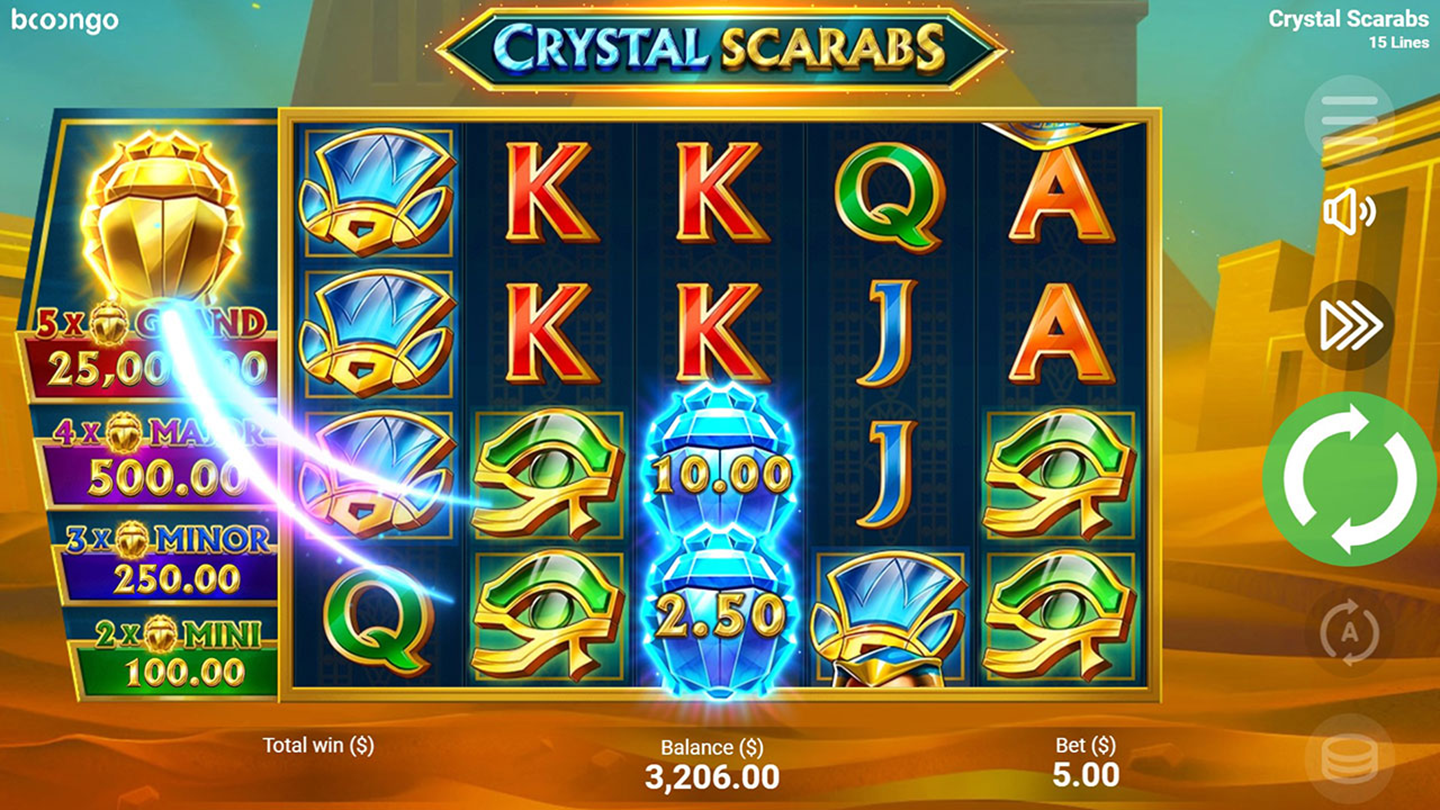Spin the reels with the green button

pyautogui.click(x=1349, y=478)
